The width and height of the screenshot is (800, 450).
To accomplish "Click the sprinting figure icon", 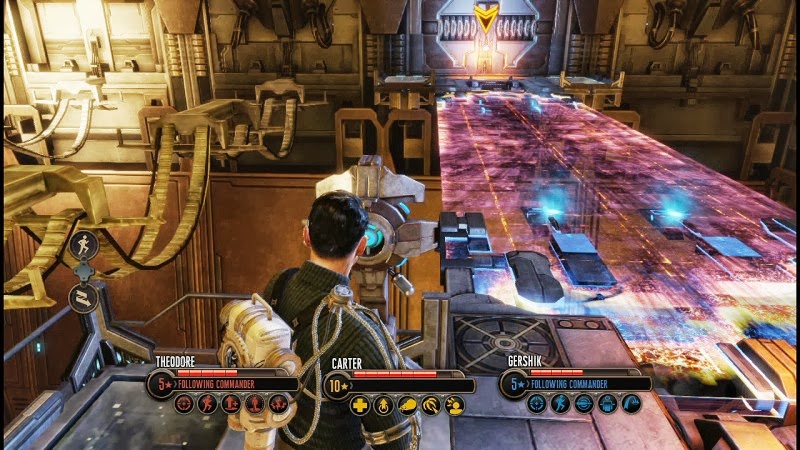I will pos(84,242).
